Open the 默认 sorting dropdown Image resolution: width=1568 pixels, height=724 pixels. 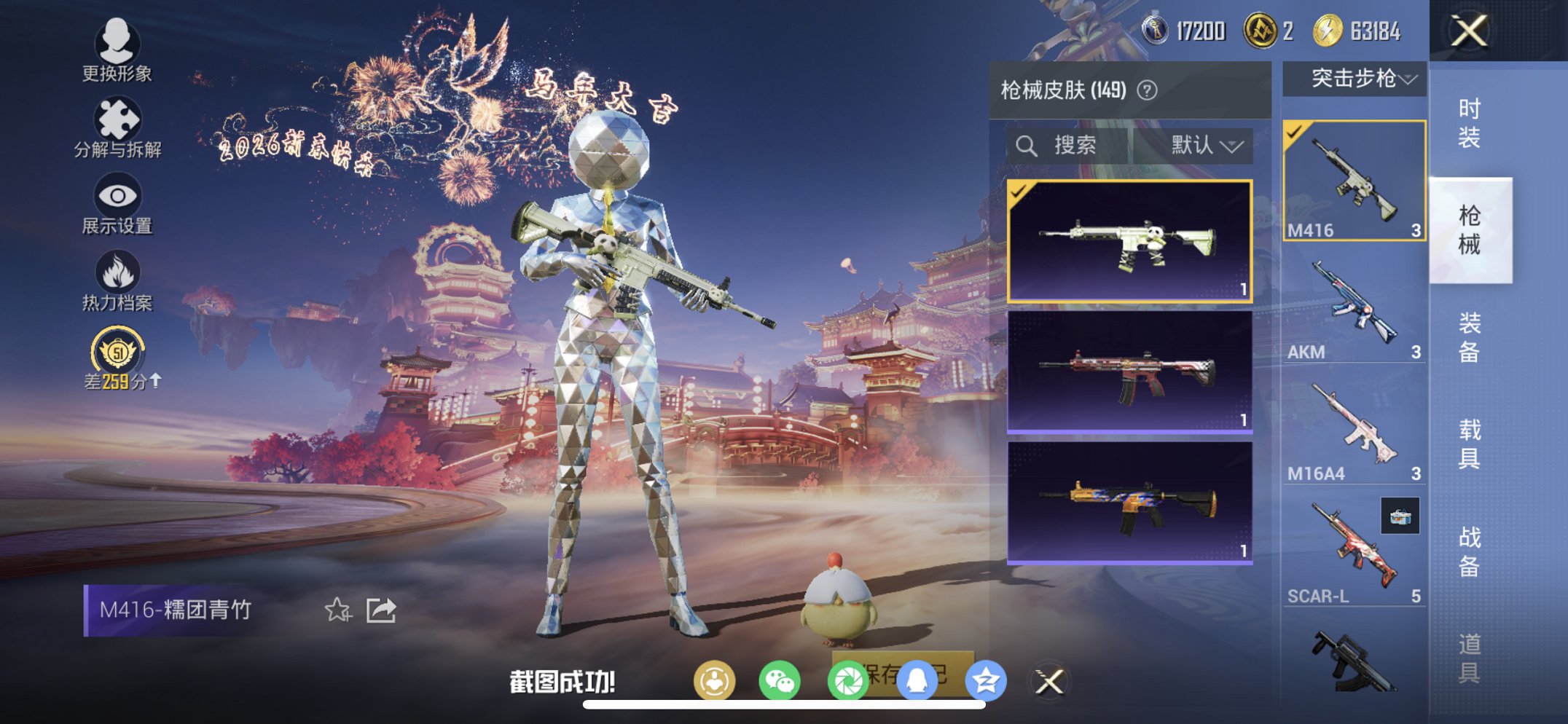1203,145
